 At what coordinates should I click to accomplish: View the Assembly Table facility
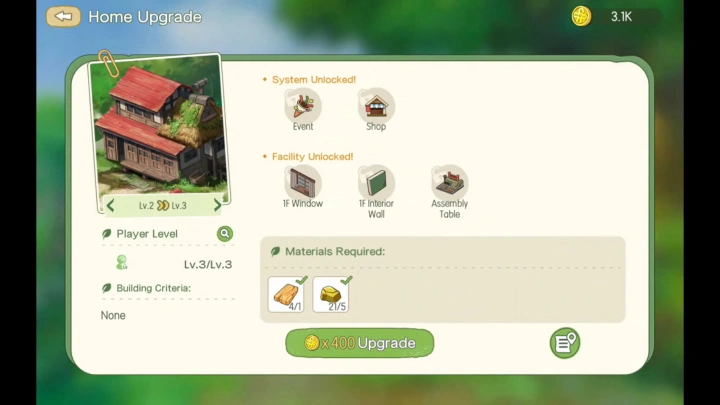pyautogui.click(x=450, y=183)
